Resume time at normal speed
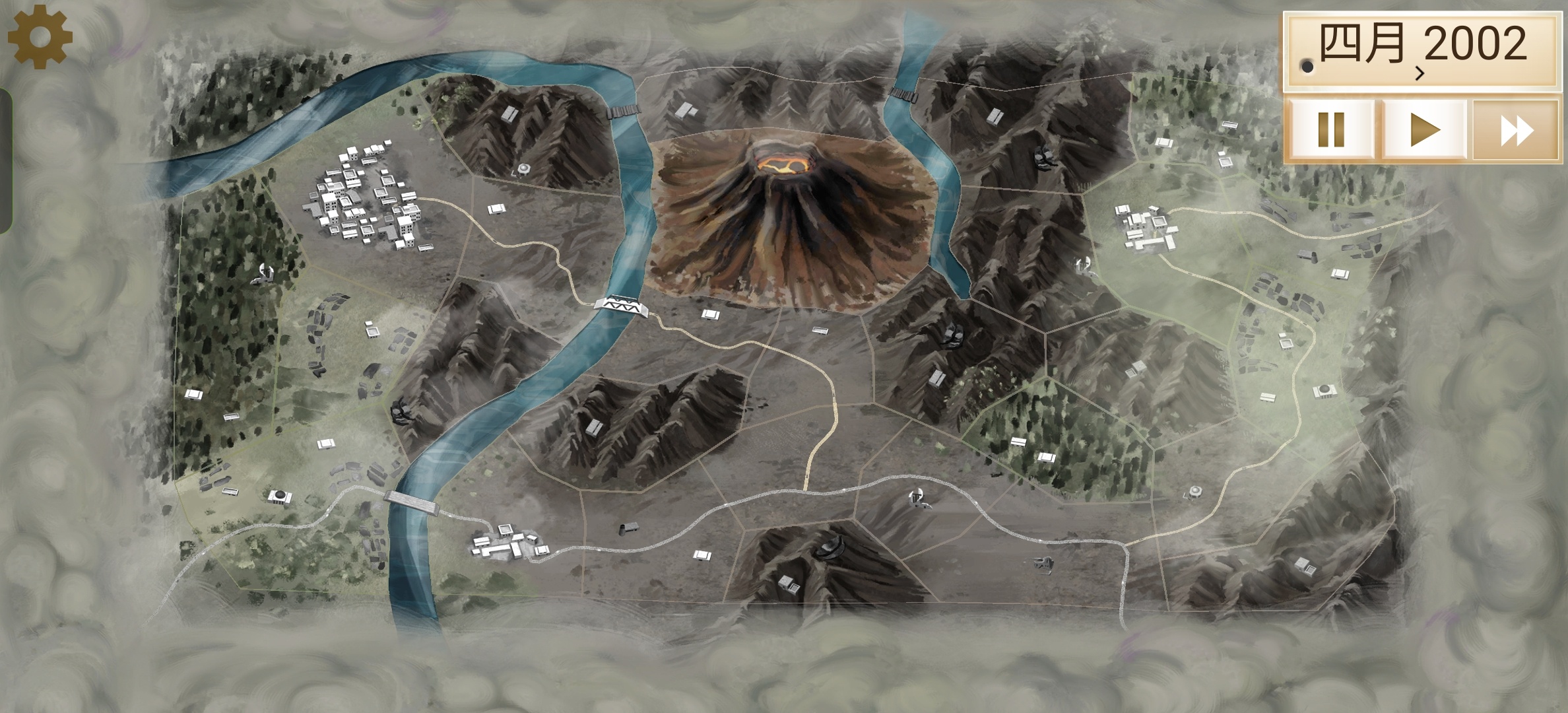This screenshot has height=713, width=1568. tap(1424, 130)
